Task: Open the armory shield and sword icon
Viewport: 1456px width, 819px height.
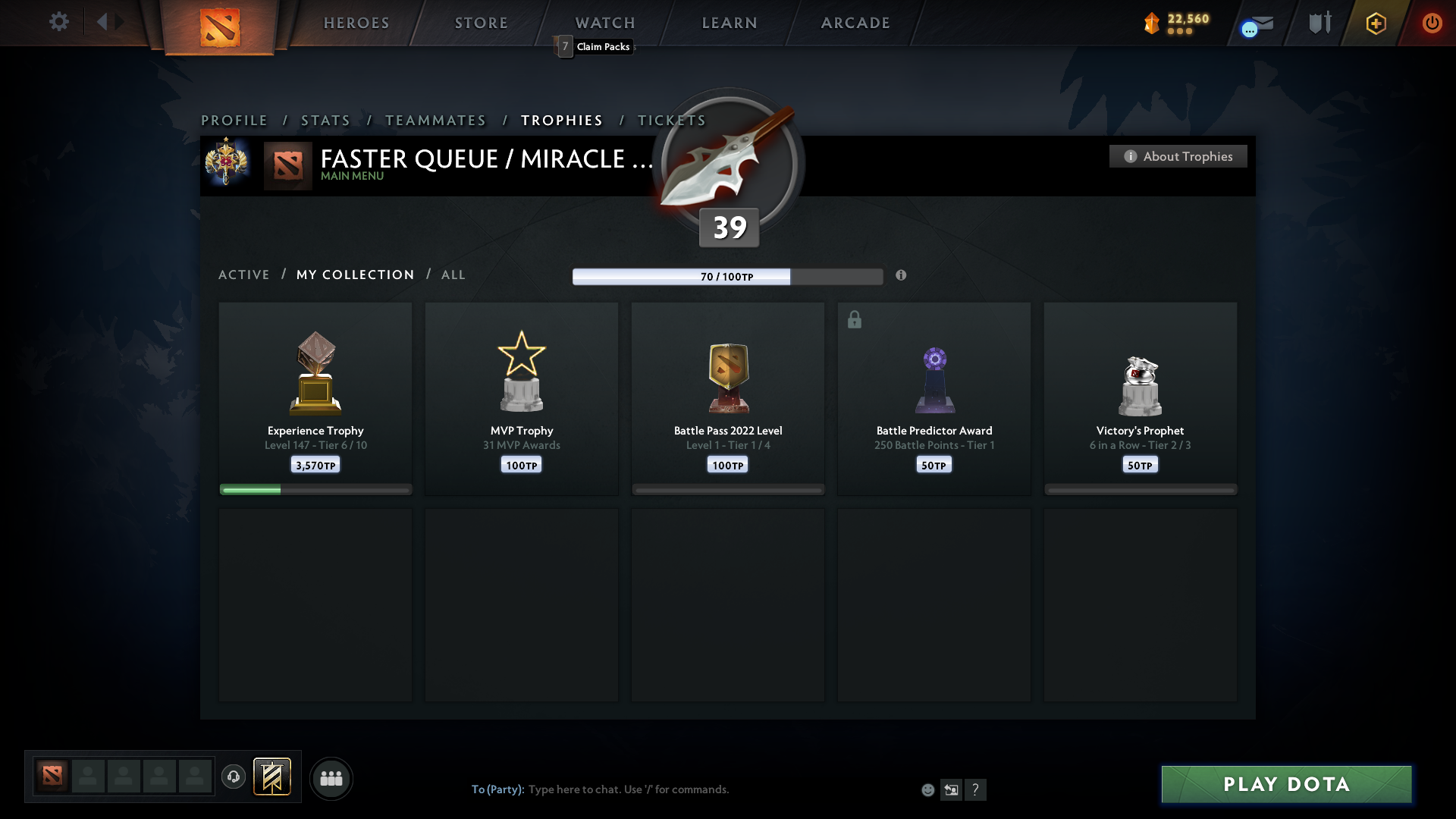Action: [1319, 23]
